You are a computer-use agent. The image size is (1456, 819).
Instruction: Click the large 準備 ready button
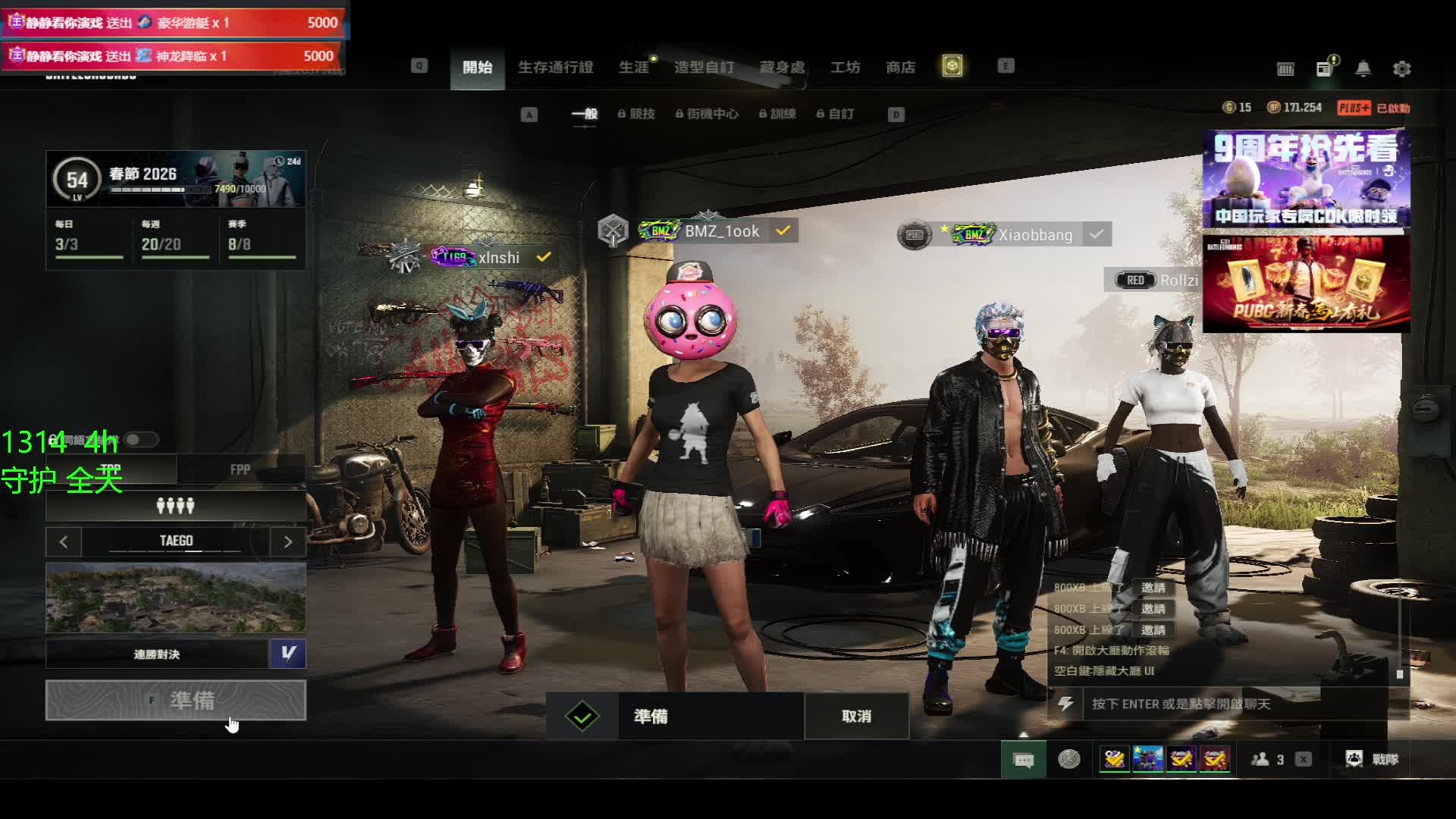tap(176, 700)
